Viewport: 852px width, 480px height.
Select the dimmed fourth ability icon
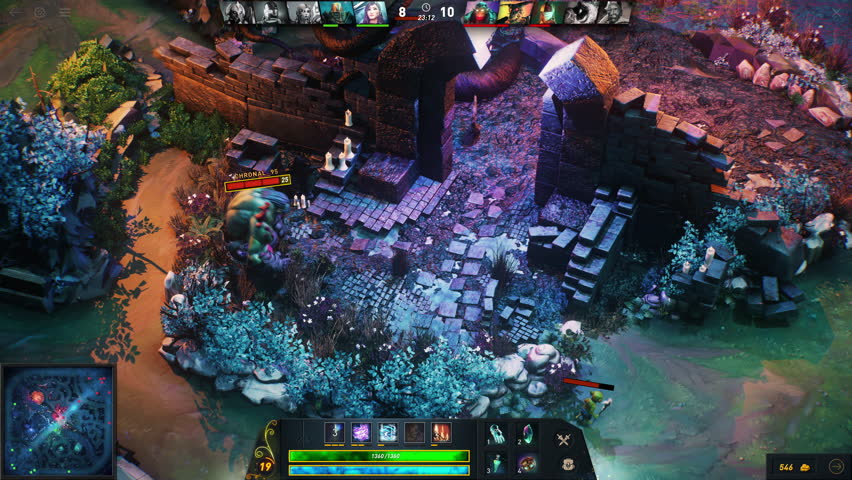click(x=414, y=433)
